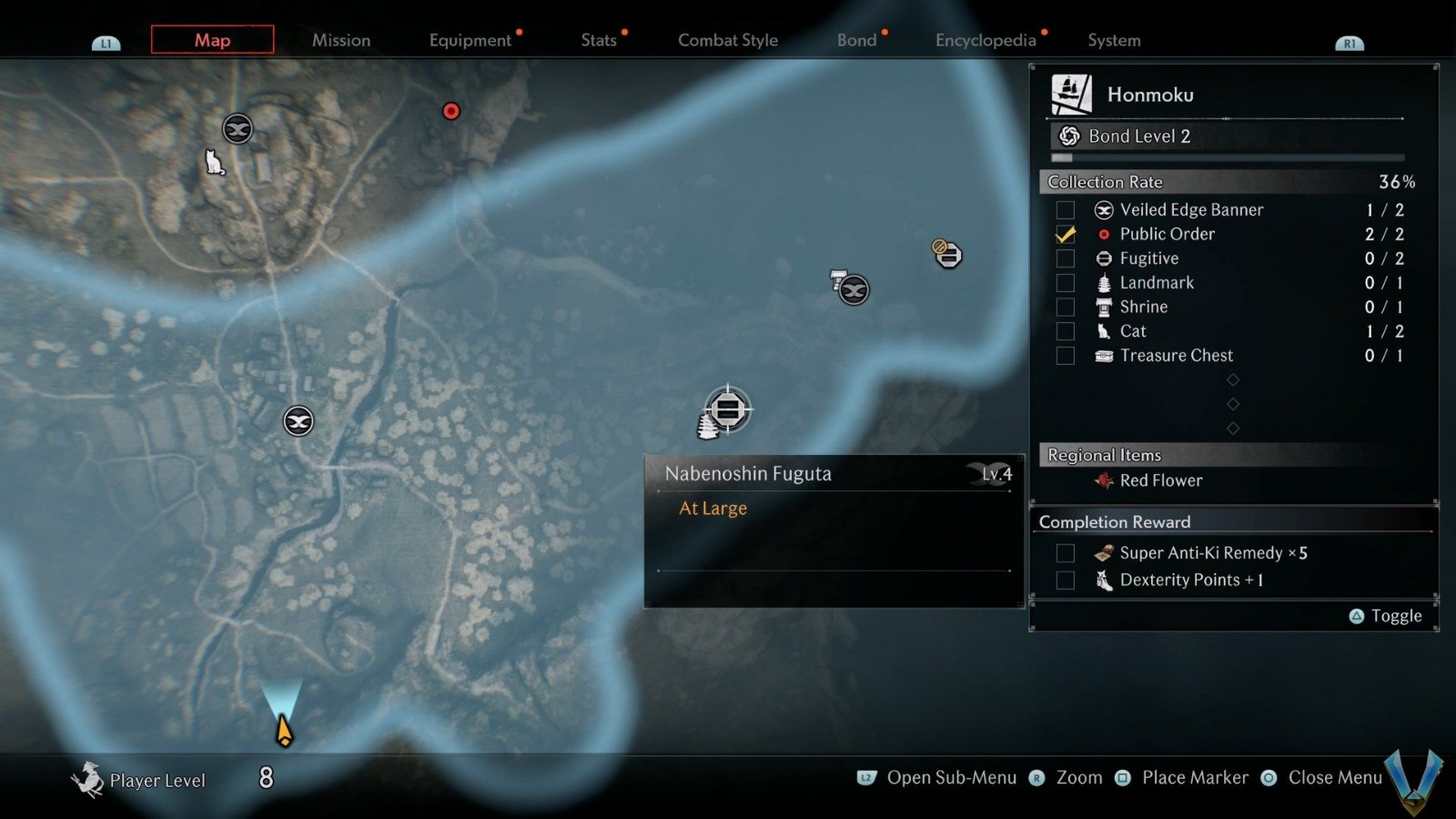Select the Nabenoshin Fuguta fugitive marker
This screenshot has height=819, width=1456.
tap(727, 409)
